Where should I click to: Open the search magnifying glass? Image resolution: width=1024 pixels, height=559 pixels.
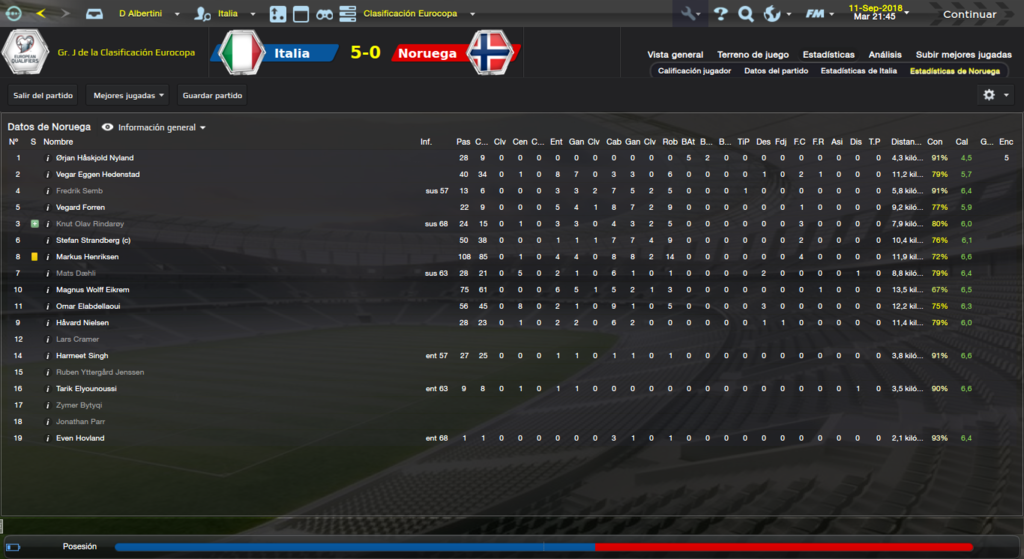[745, 14]
